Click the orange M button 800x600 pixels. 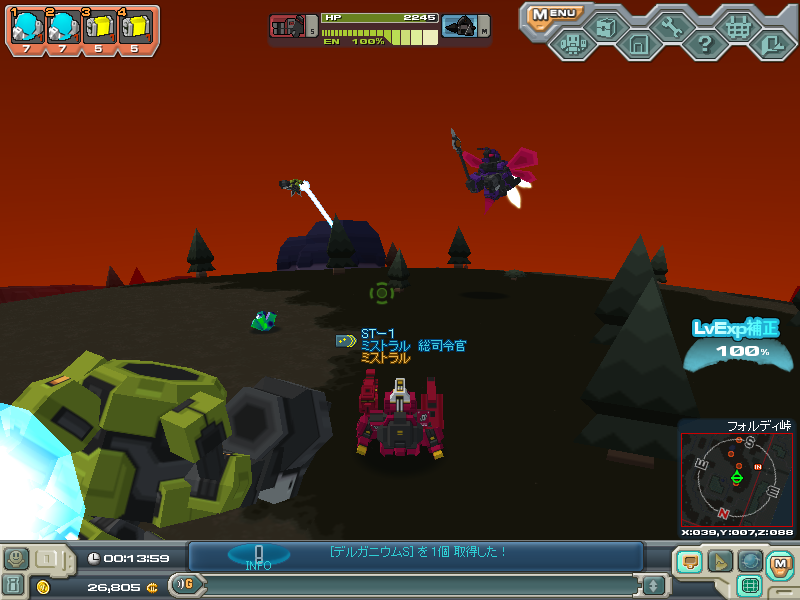(779, 564)
